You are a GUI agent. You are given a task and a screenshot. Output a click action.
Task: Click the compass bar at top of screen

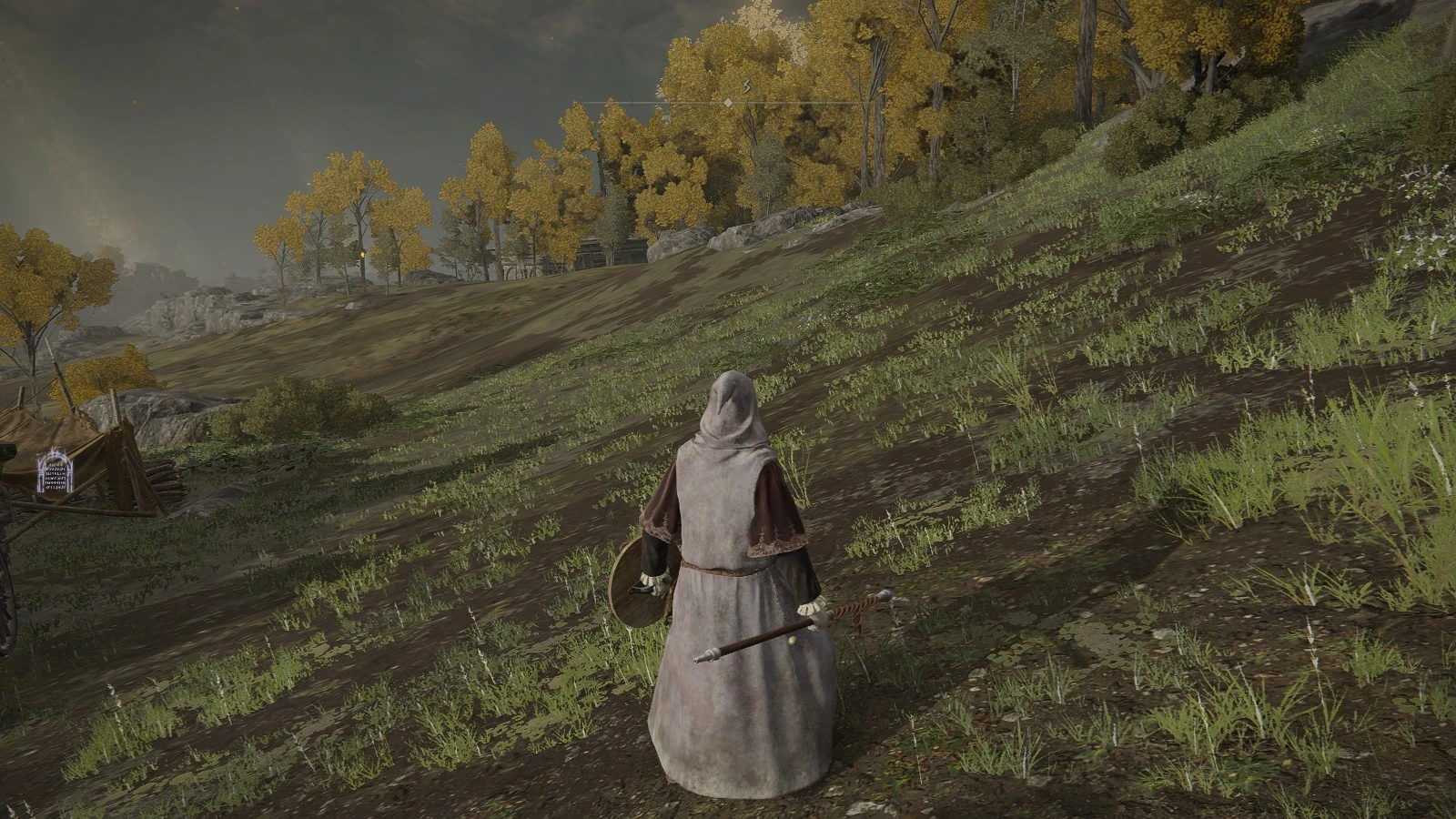pyautogui.click(x=728, y=103)
